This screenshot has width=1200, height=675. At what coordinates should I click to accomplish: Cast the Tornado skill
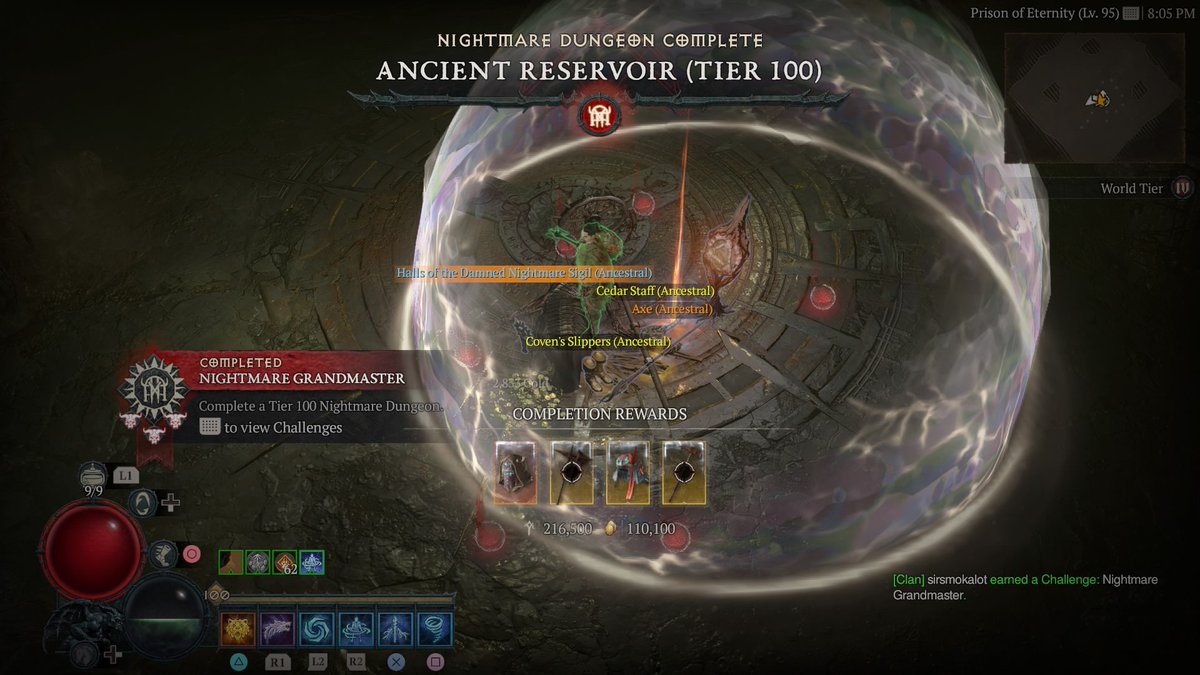[435, 630]
